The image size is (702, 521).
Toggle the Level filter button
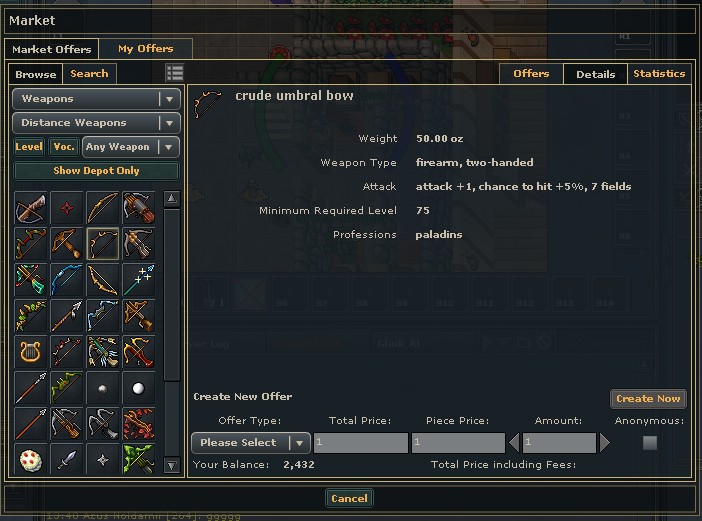[x=29, y=147]
